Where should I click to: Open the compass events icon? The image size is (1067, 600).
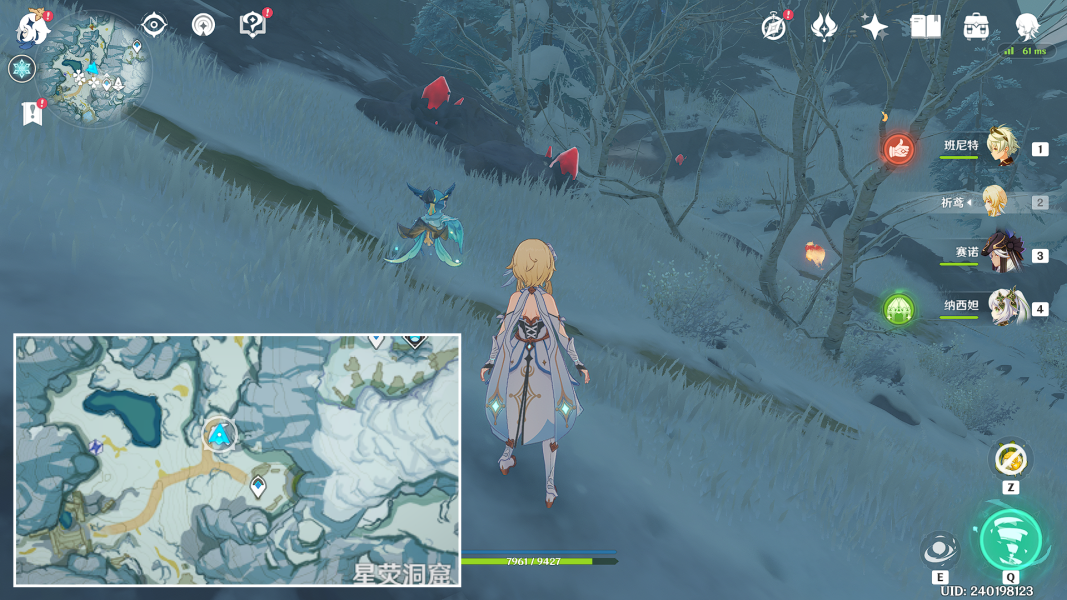[x=773, y=27]
